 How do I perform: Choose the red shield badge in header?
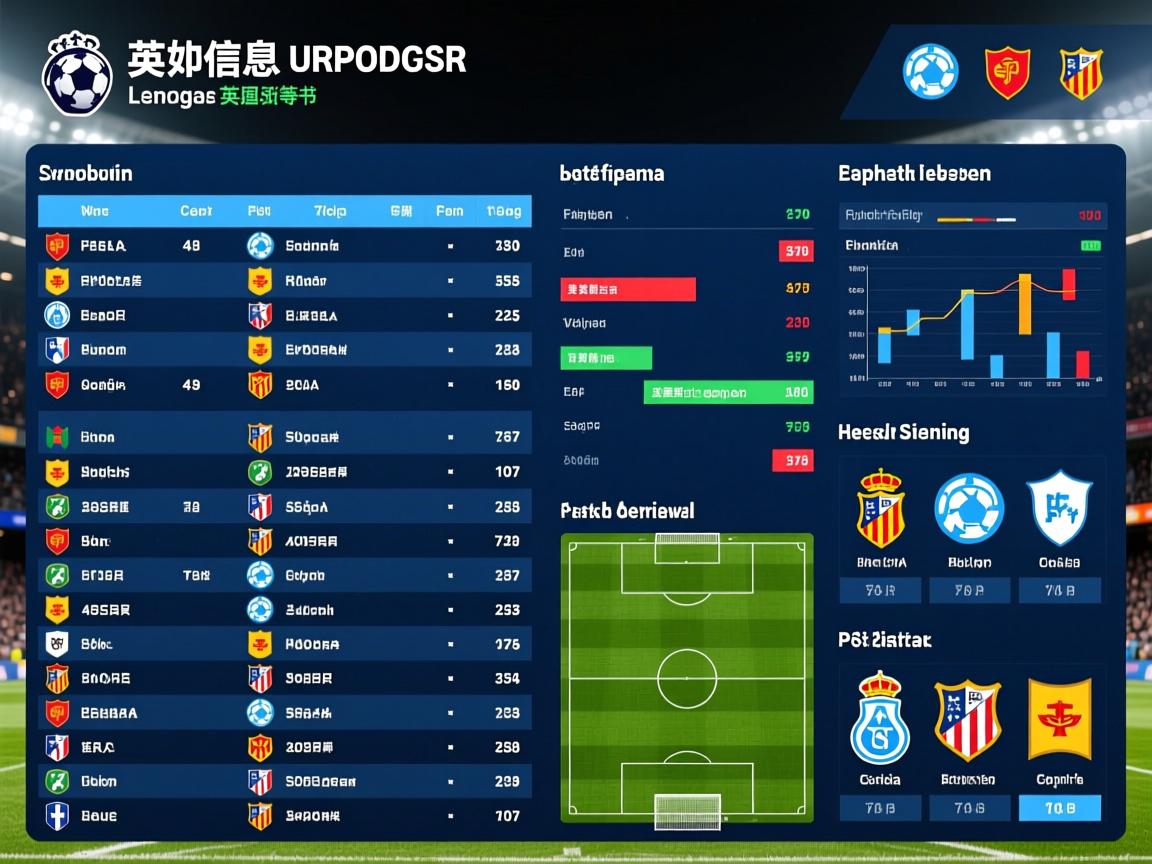pyautogui.click(x=1007, y=72)
